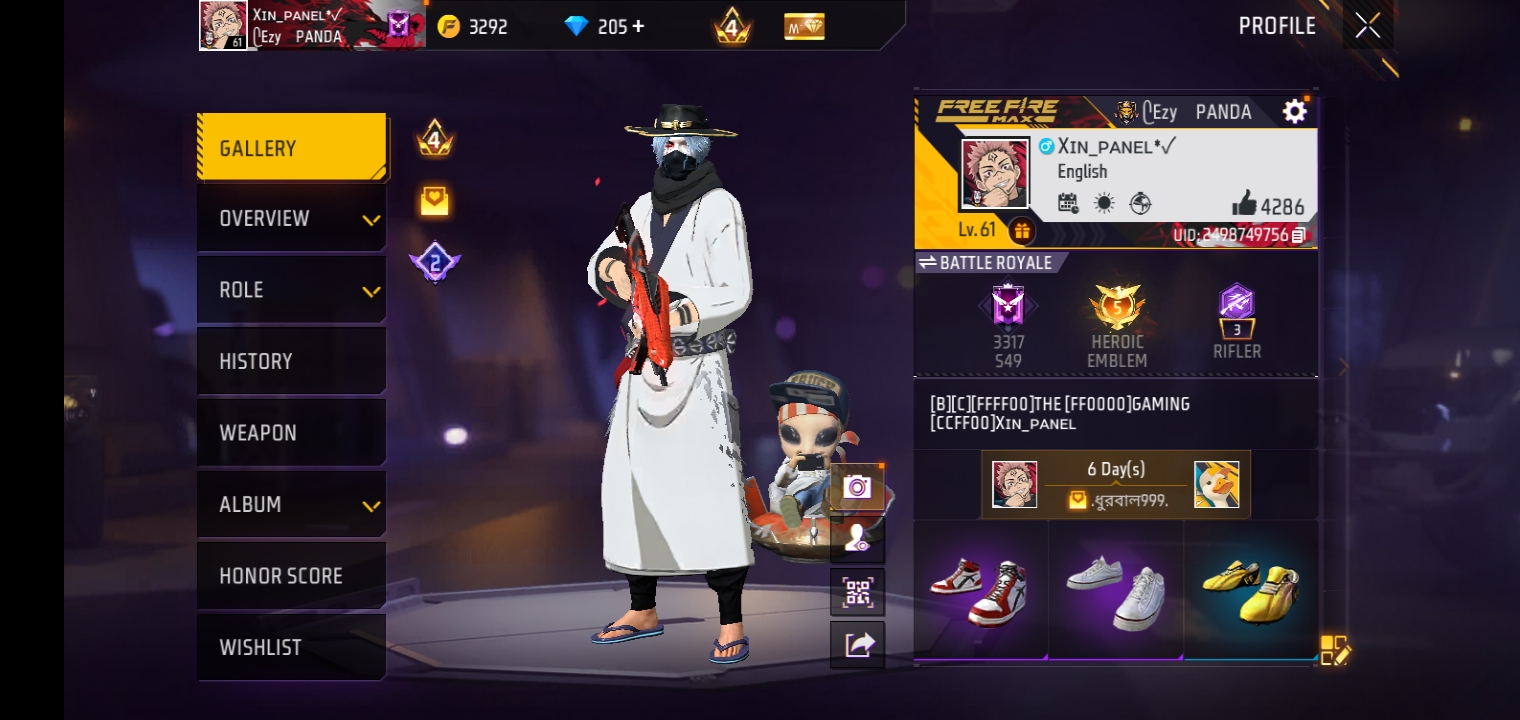Open the camera screenshot button

pyautogui.click(x=857, y=487)
